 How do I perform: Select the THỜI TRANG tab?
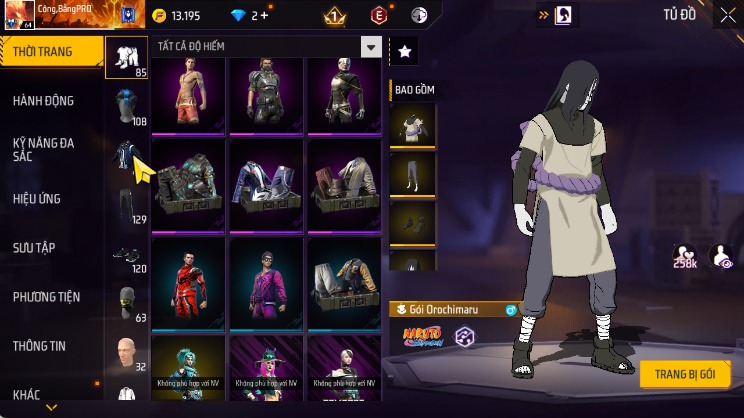click(44, 52)
